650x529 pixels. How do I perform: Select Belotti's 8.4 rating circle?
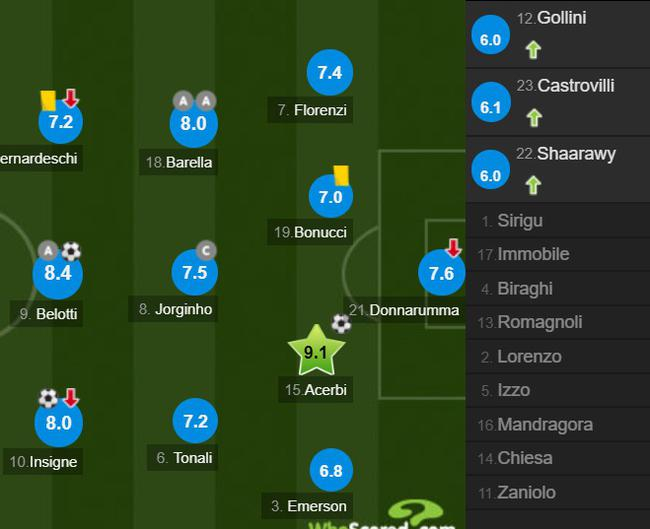coord(57,272)
